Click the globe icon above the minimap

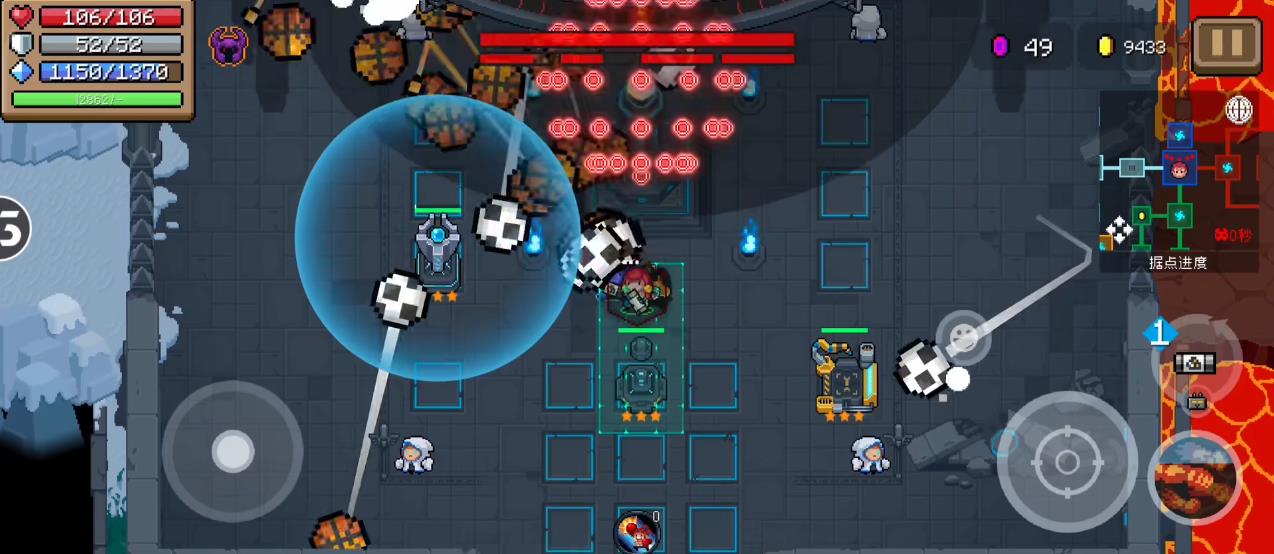(1240, 110)
